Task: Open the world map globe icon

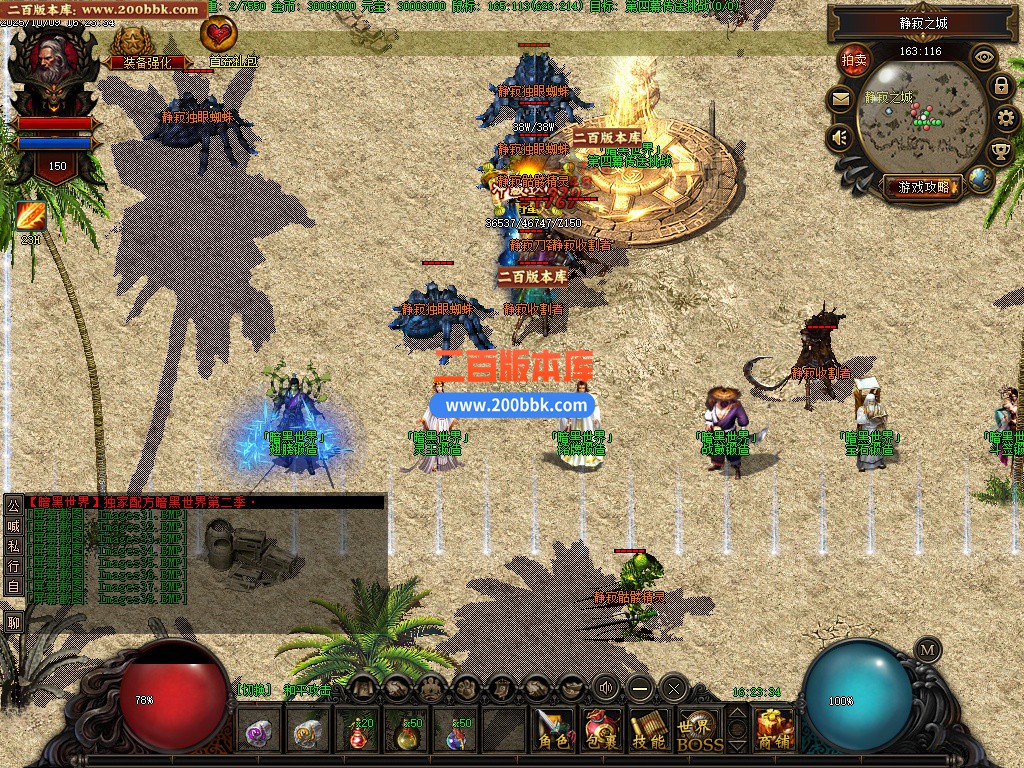Action: (x=980, y=179)
